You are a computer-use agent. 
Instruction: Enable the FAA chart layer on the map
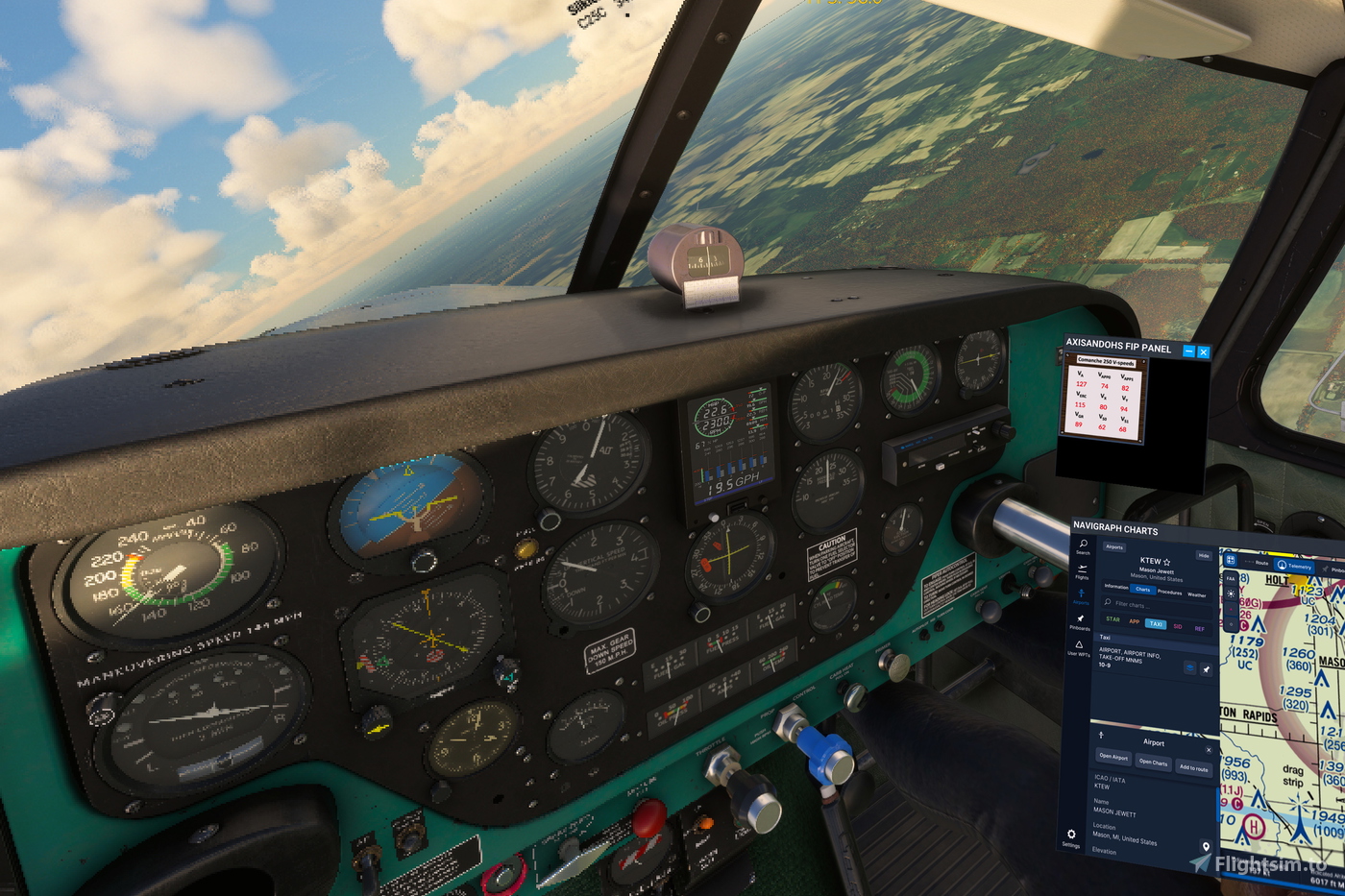tap(1231, 576)
